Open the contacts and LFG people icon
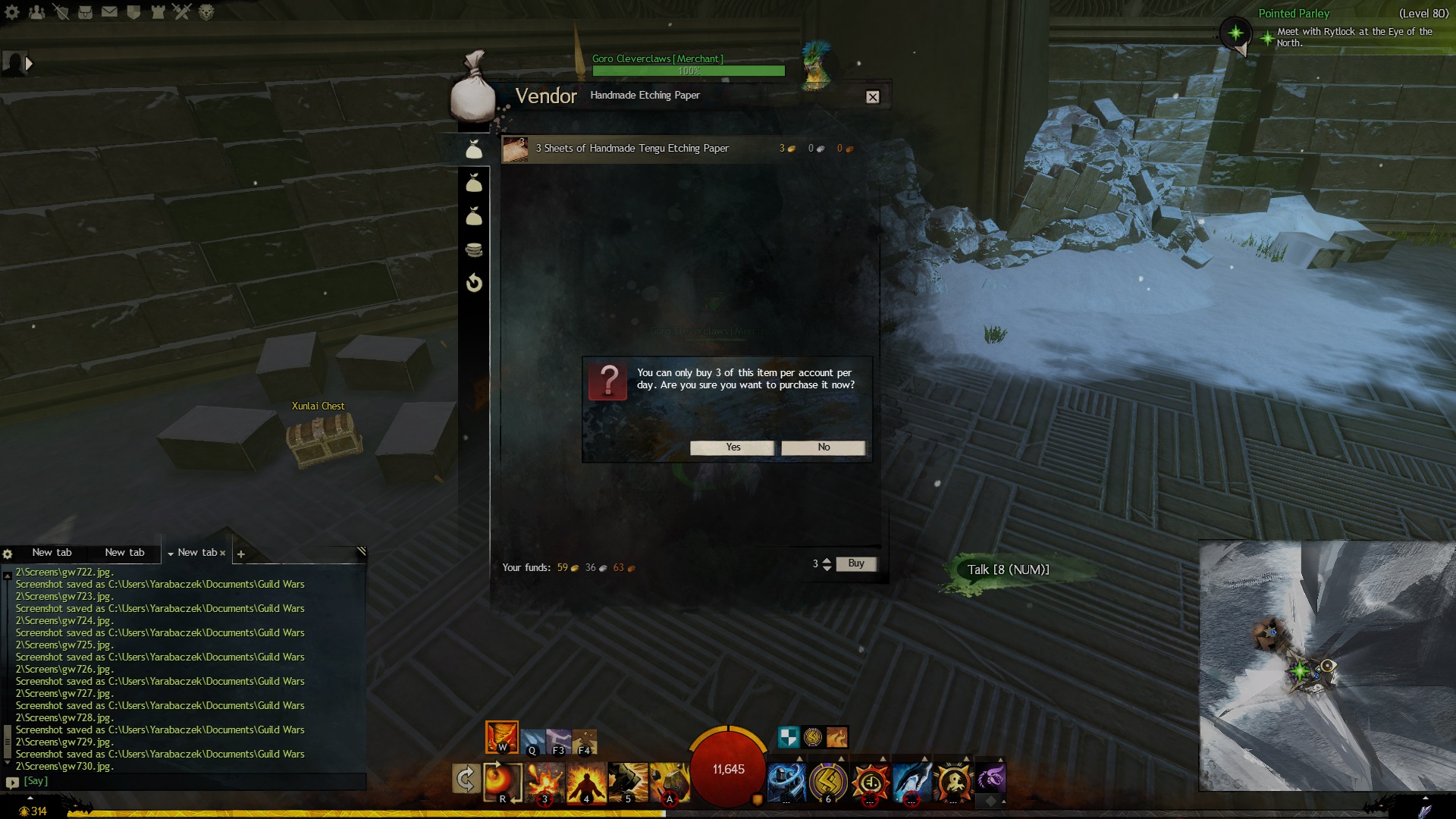Screen dimensions: 1456x819 coord(36,12)
